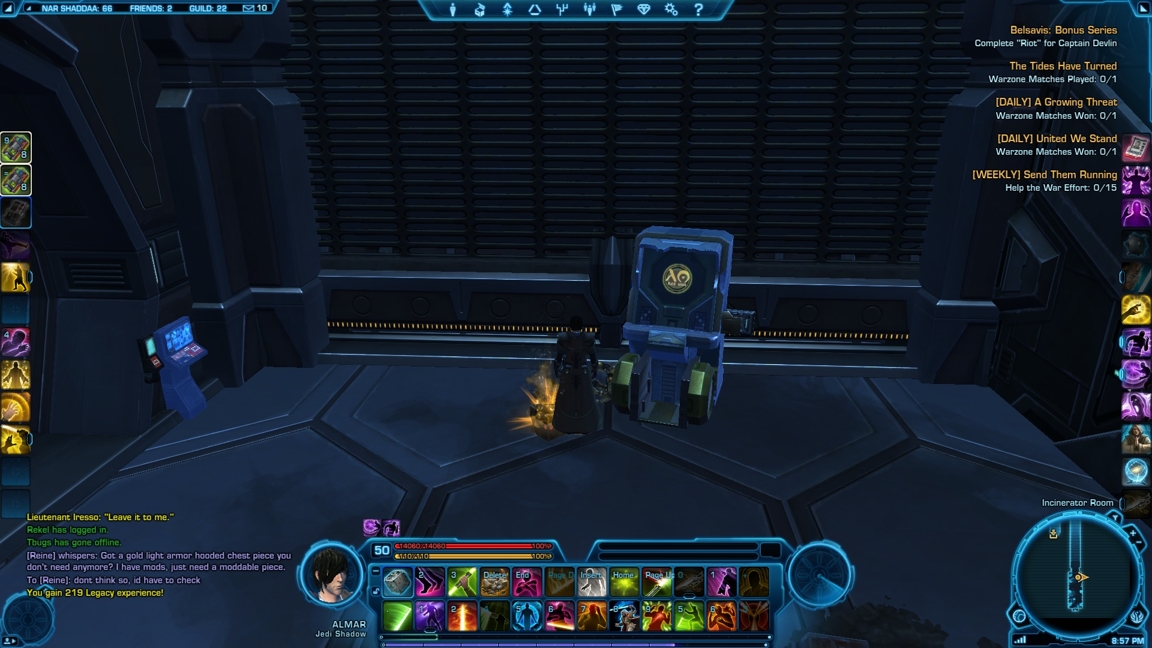Click the chat log whisper from Reine
Image resolution: width=1152 pixels, height=648 pixels.
pos(159,561)
